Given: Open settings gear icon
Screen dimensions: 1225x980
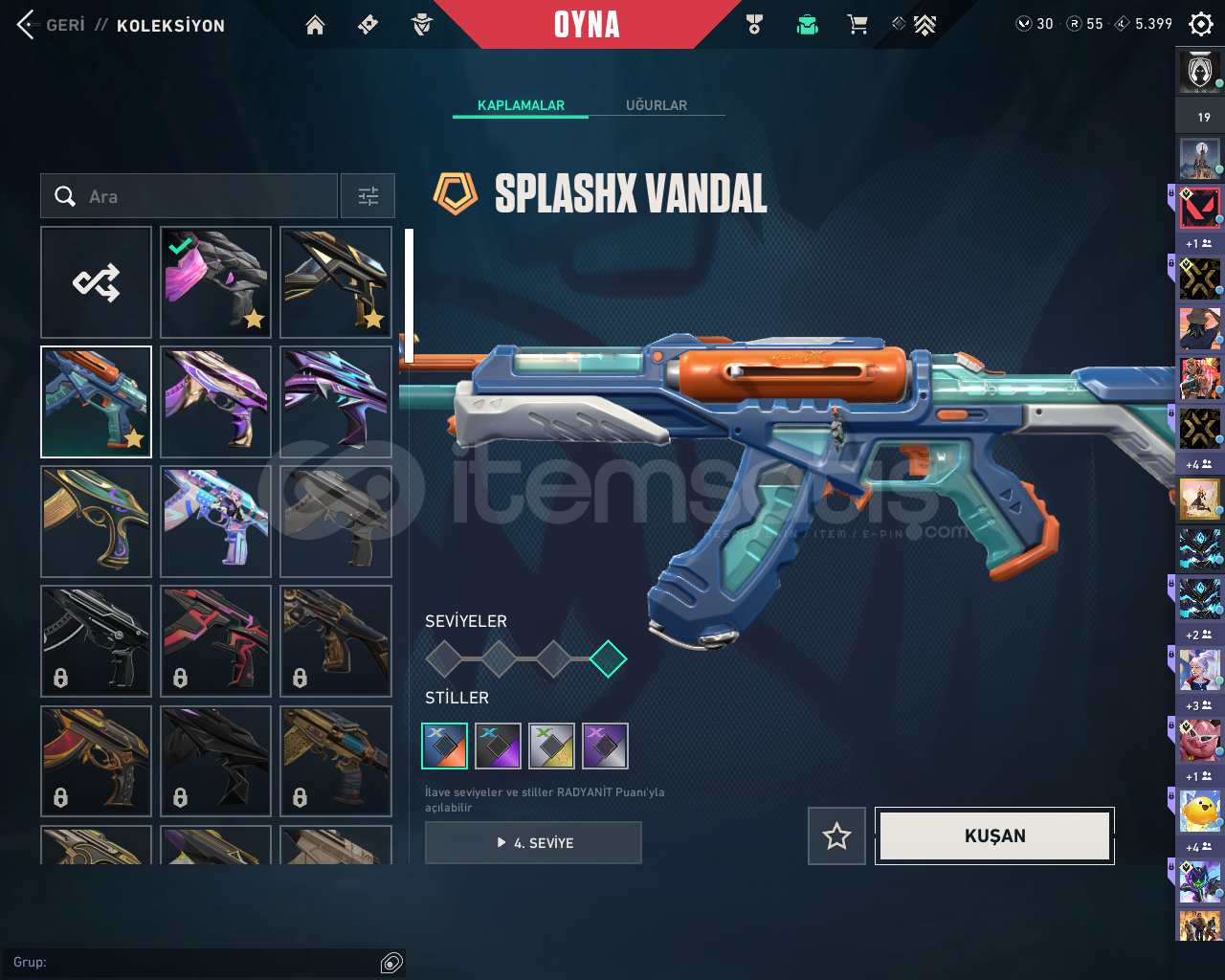Looking at the screenshot, I should pyautogui.click(x=1200, y=24).
